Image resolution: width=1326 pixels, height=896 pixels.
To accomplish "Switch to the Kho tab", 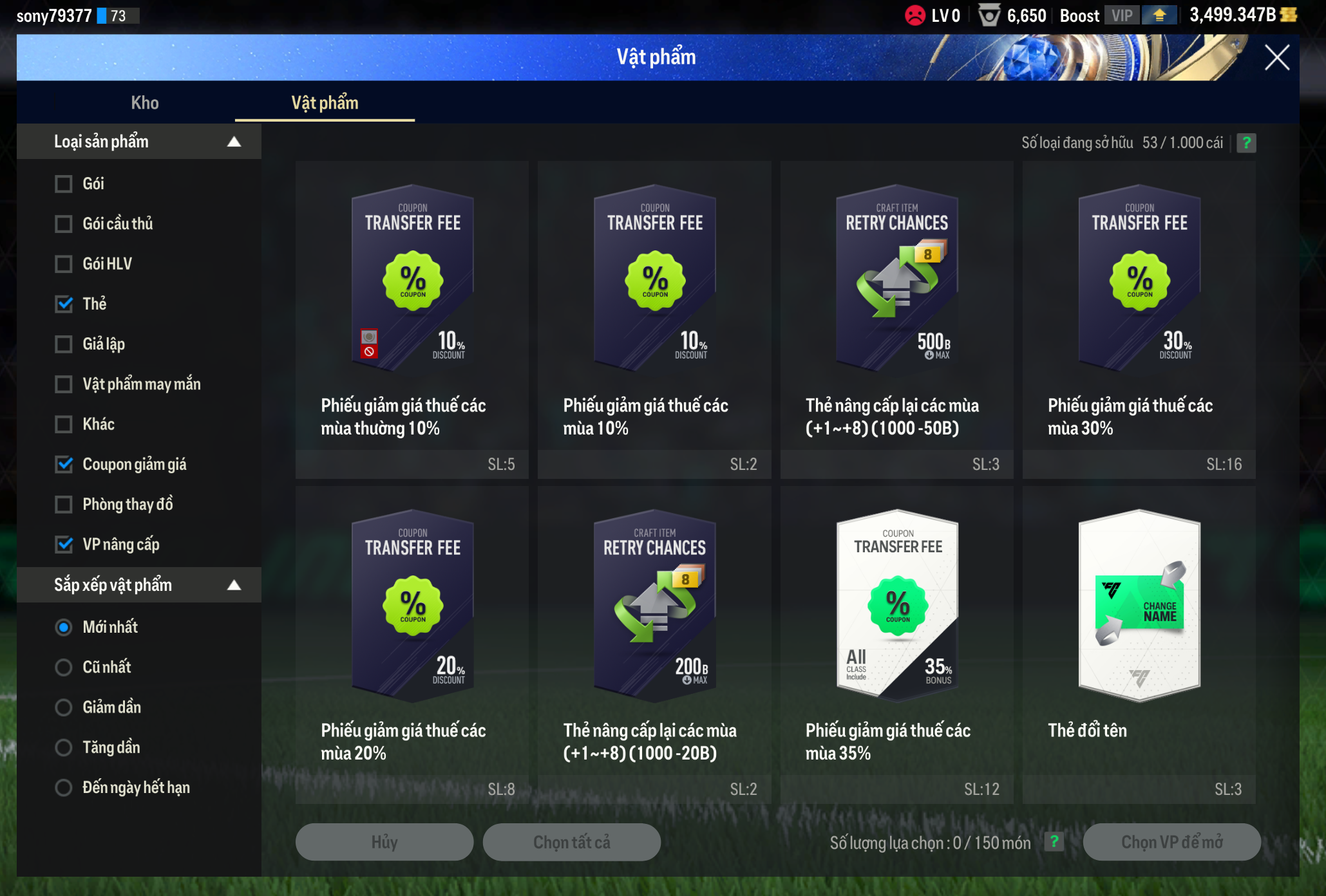I will click(x=145, y=103).
